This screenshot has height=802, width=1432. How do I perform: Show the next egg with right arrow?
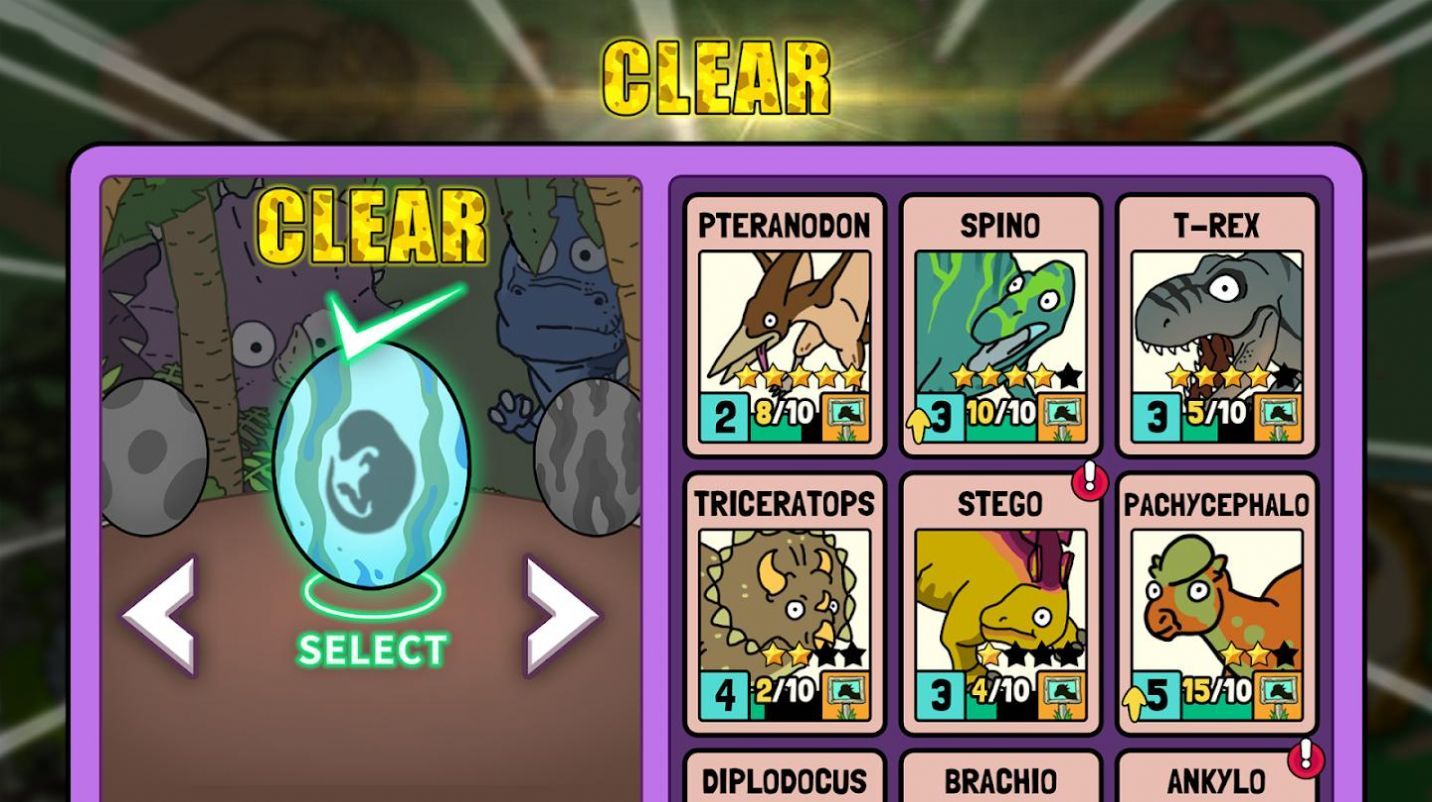tap(562, 615)
